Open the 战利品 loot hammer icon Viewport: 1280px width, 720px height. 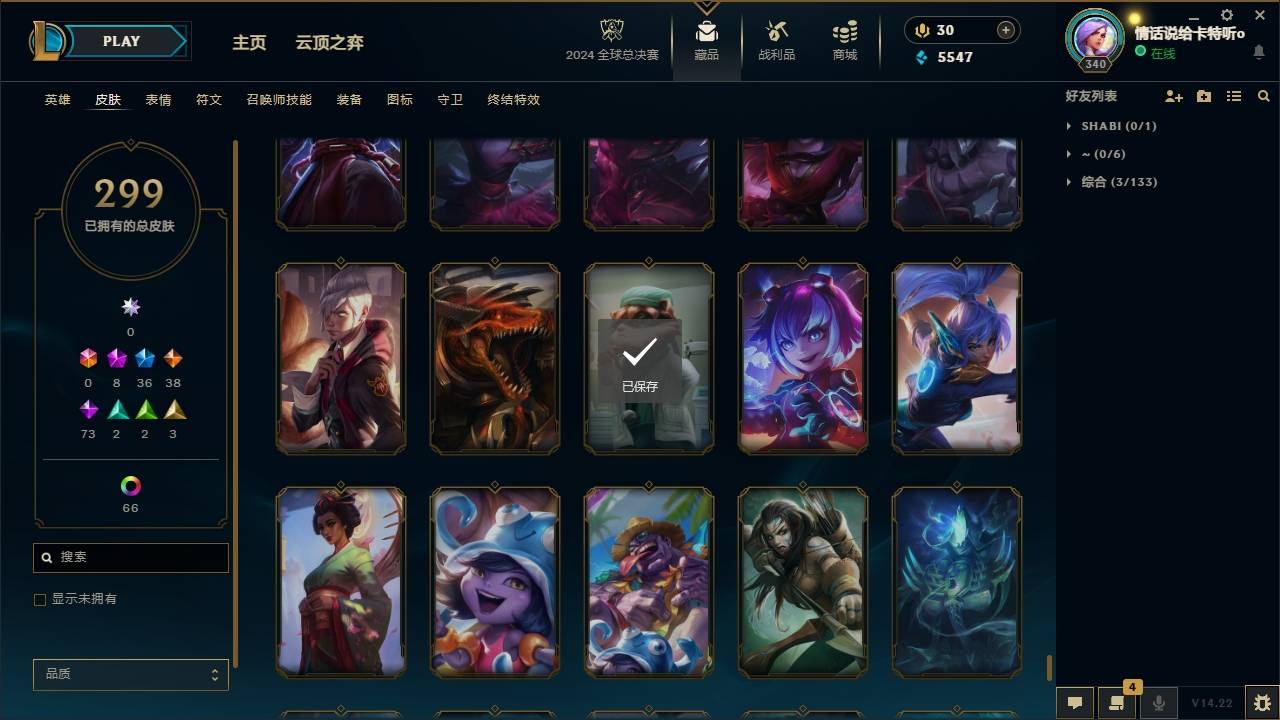click(x=776, y=30)
